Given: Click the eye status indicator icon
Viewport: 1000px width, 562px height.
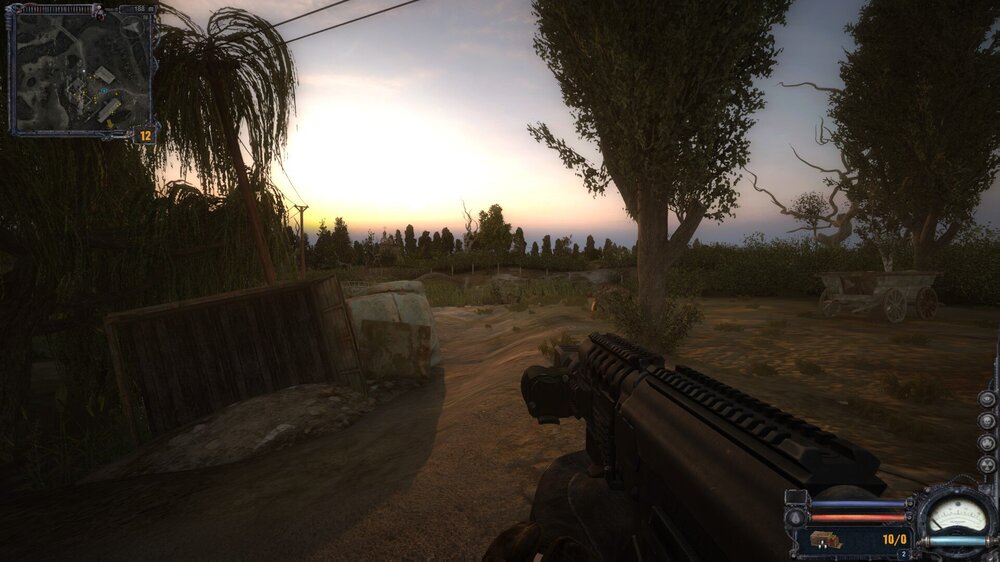Looking at the screenshot, I should [x=987, y=398].
